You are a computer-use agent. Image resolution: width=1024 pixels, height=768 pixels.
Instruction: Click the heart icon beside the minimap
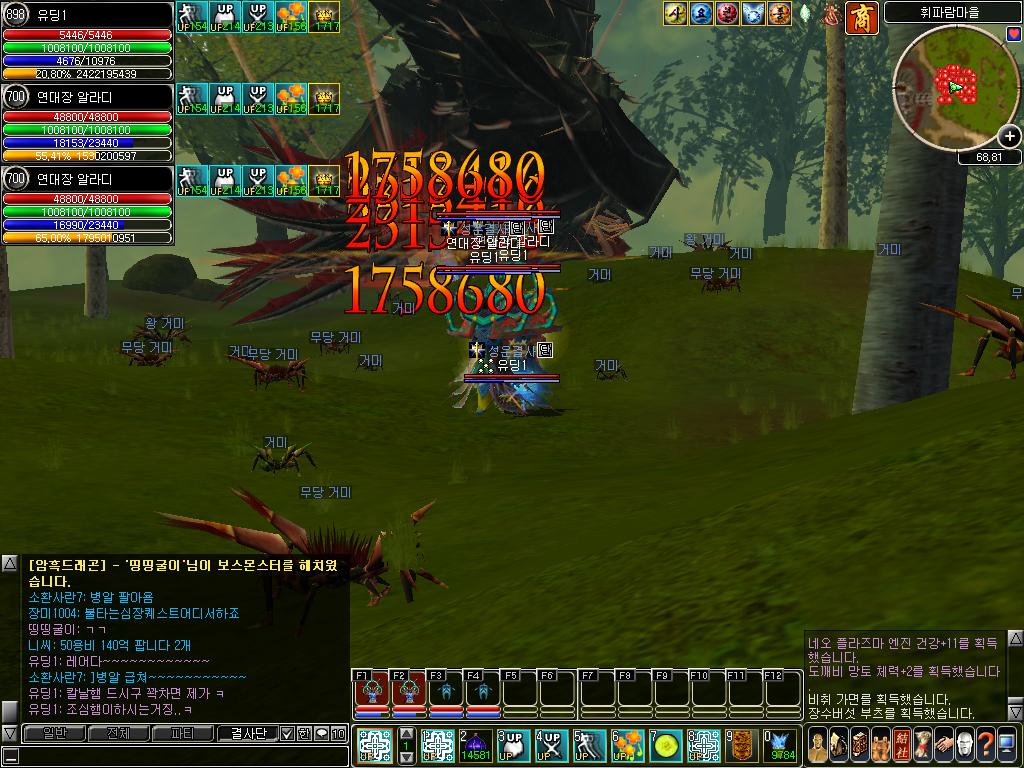[x=1013, y=33]
